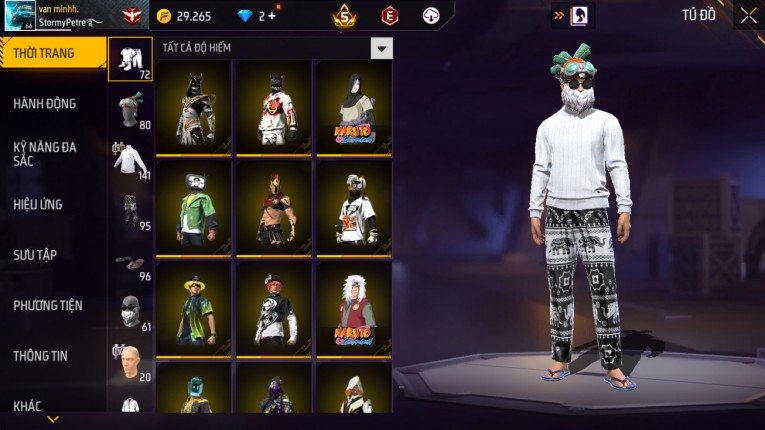Select the Kỹ Năng Đa Sắc tab

tap(46, 153)
